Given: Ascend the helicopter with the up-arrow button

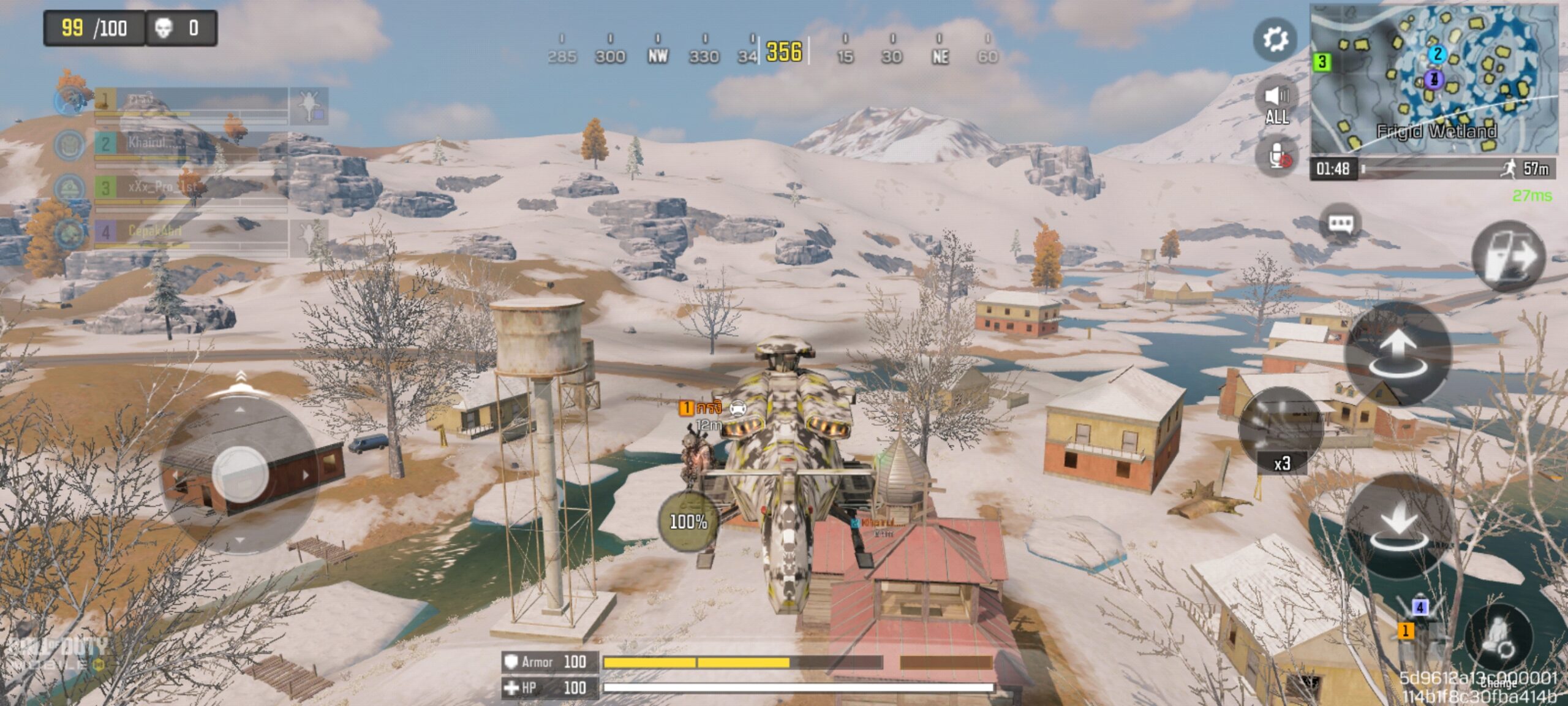Looking at the screenshot, I should coord(1398,353).
